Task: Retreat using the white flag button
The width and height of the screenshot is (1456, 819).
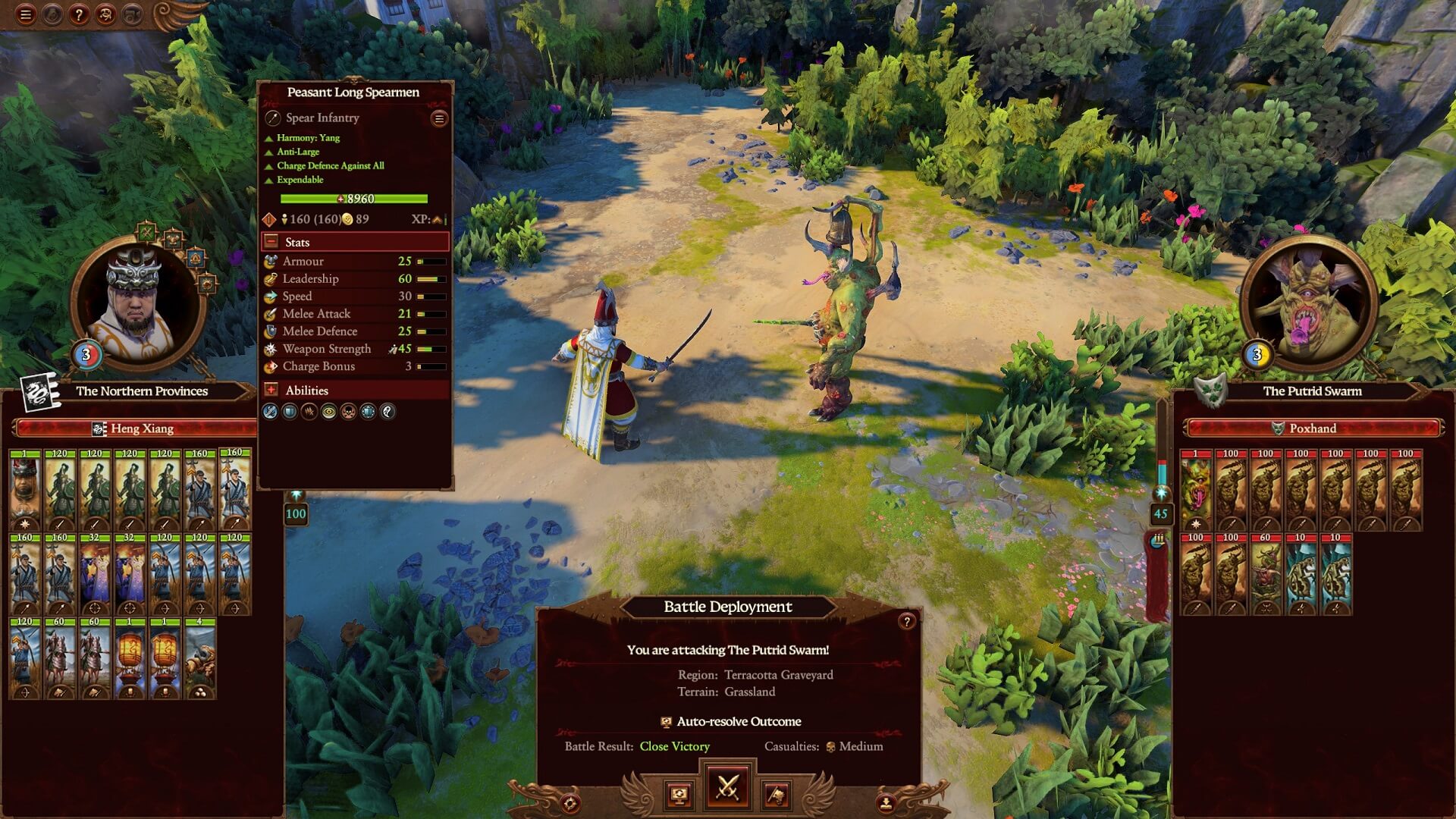Action: [776, 795]
